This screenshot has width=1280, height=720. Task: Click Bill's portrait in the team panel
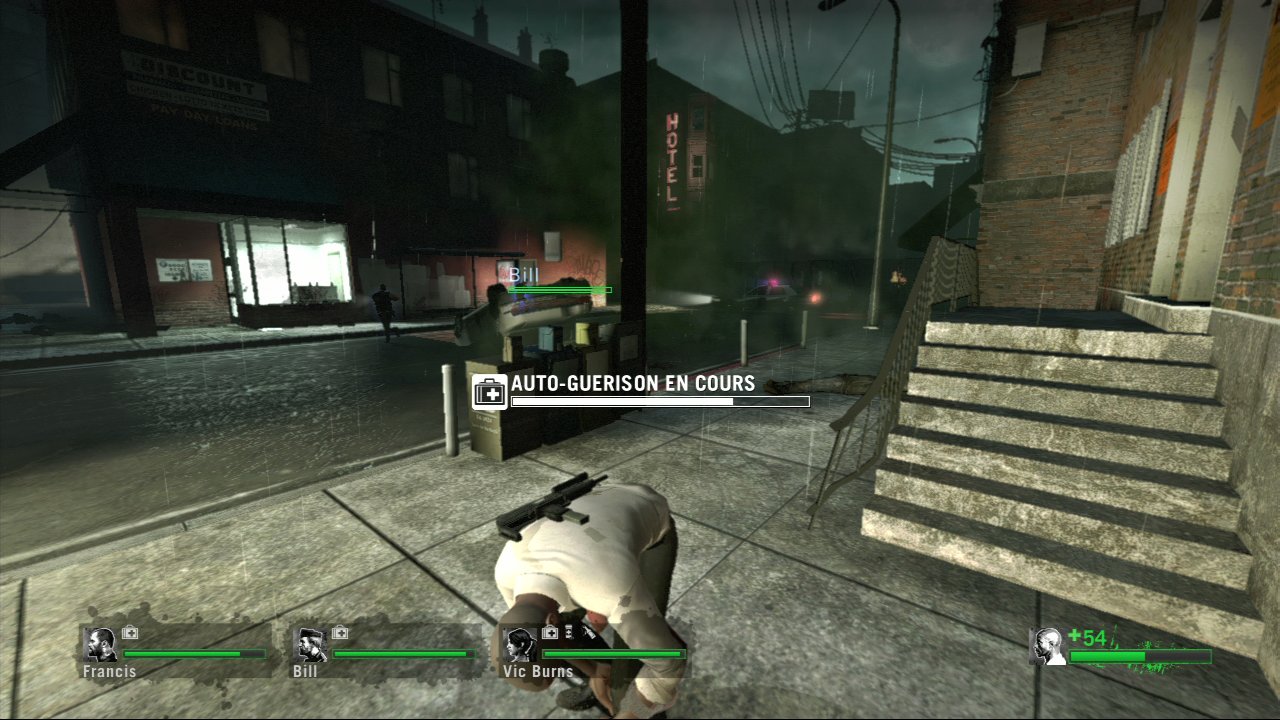coord(309,645)
